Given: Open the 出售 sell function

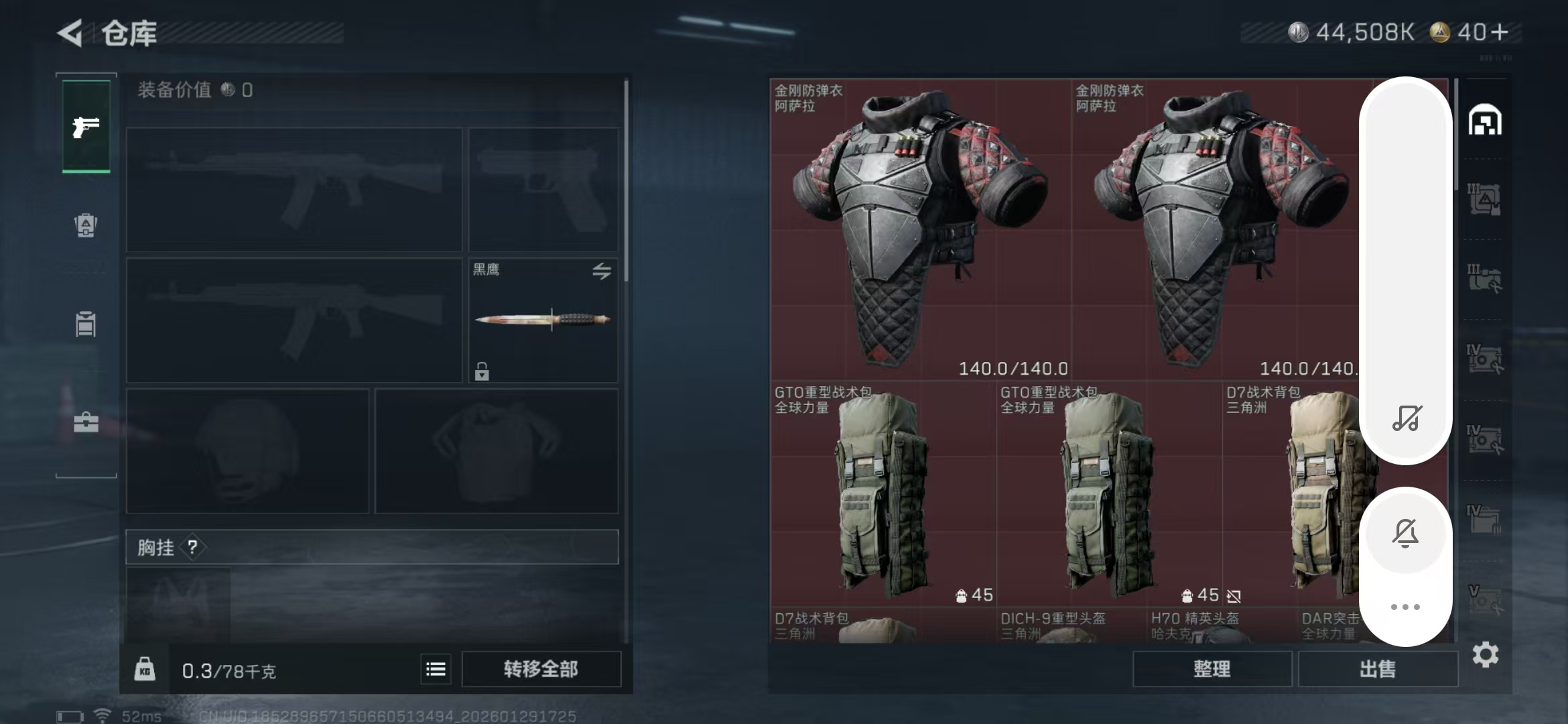Looking at the screenshot, I should (1378, 669).
